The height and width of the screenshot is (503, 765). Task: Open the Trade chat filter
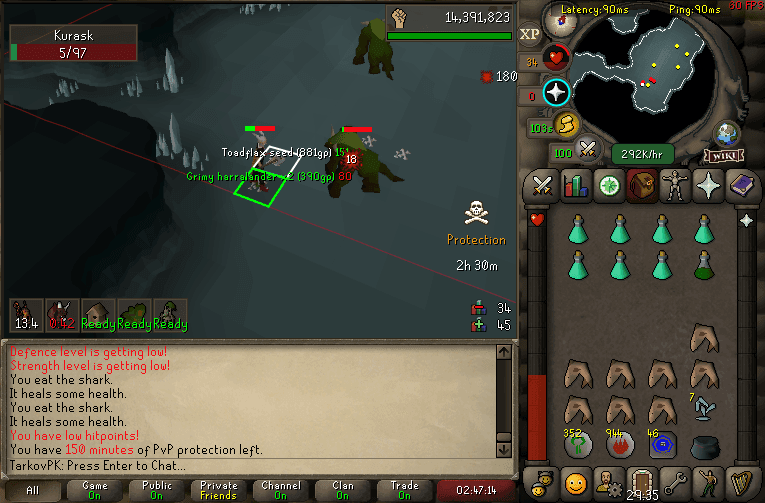(404, 490)
